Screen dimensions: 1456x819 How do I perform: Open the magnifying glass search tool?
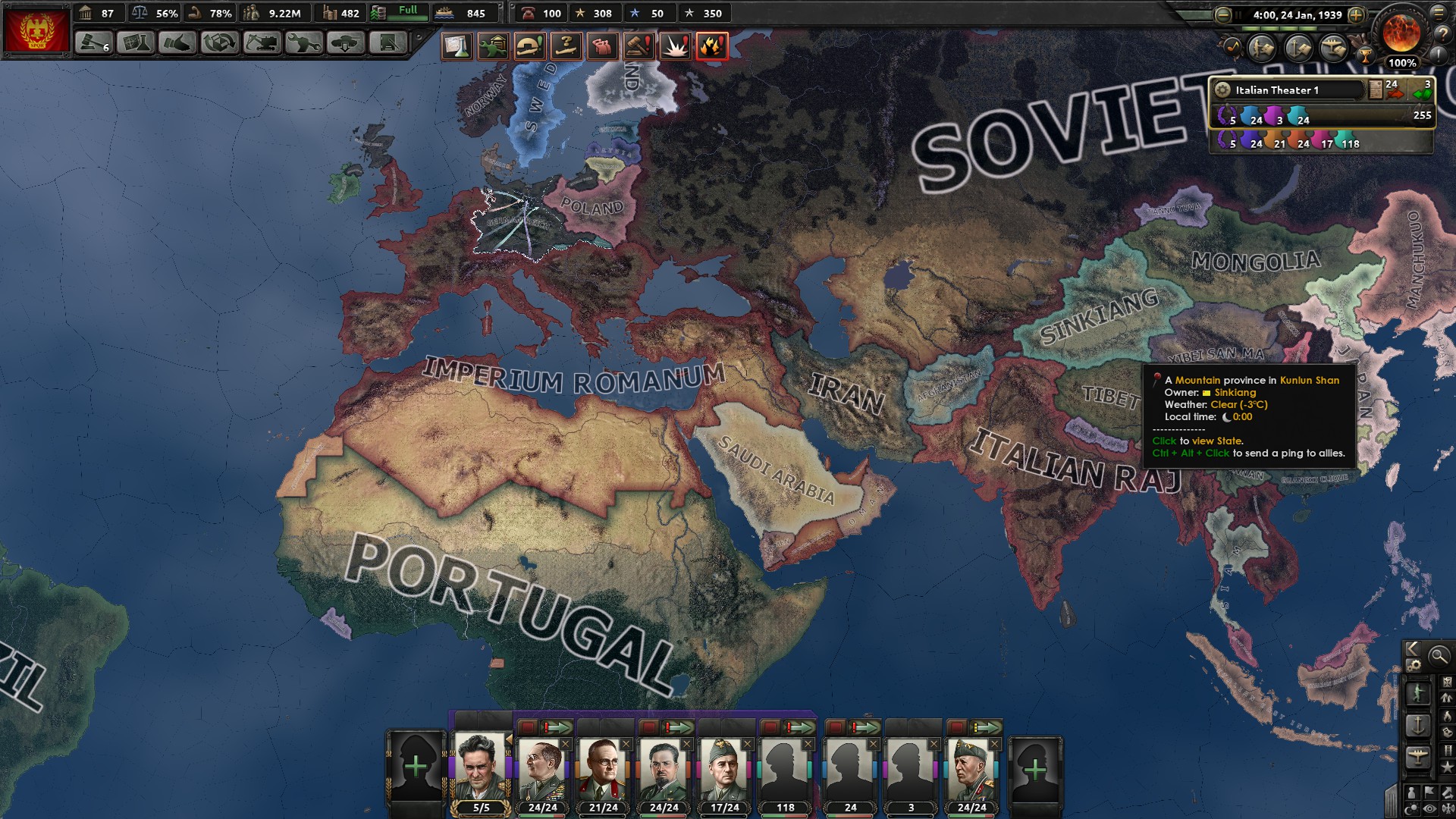click(x=1439, y=656)
